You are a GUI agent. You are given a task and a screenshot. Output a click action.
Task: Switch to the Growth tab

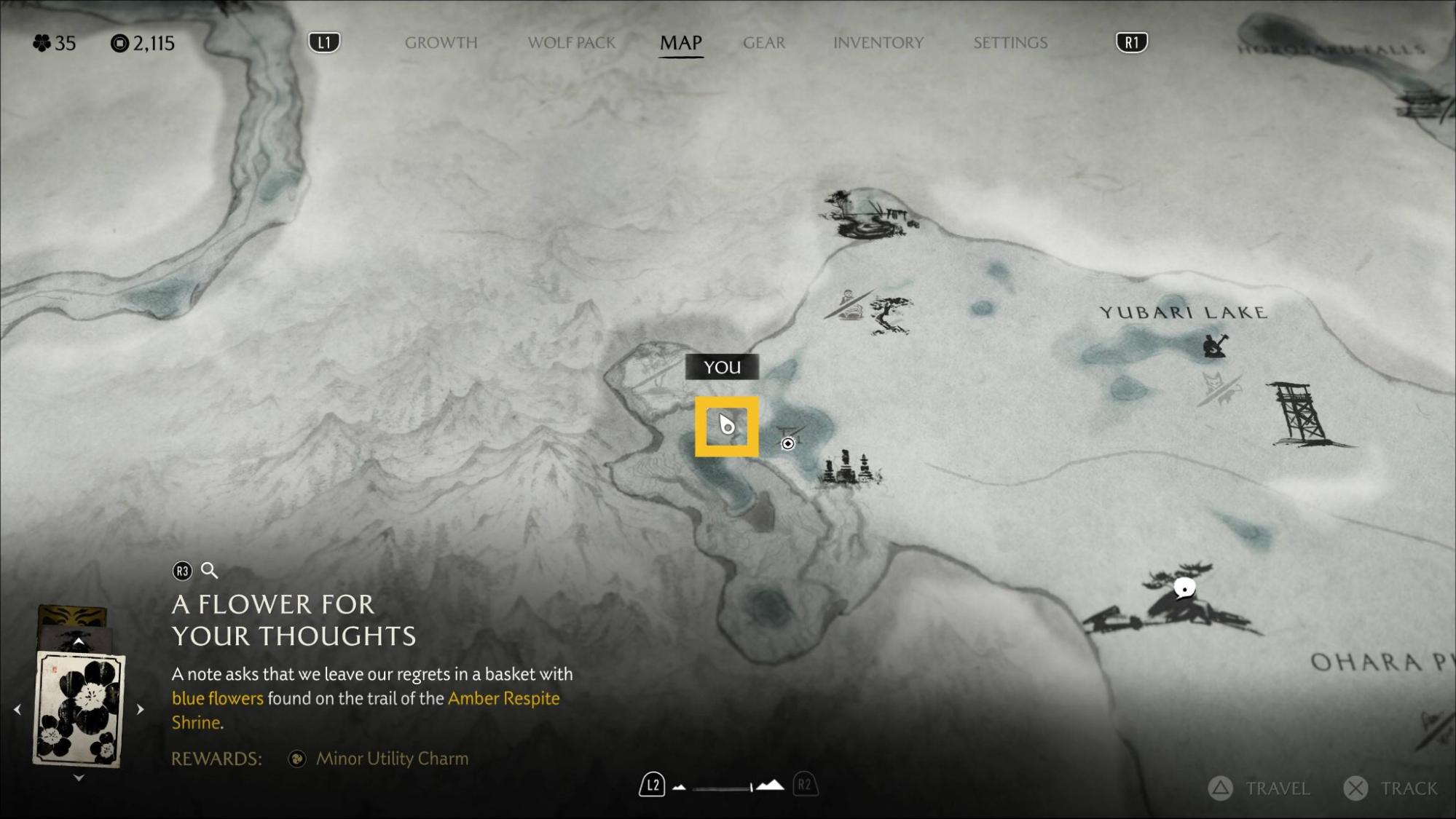tap(441, 43)
